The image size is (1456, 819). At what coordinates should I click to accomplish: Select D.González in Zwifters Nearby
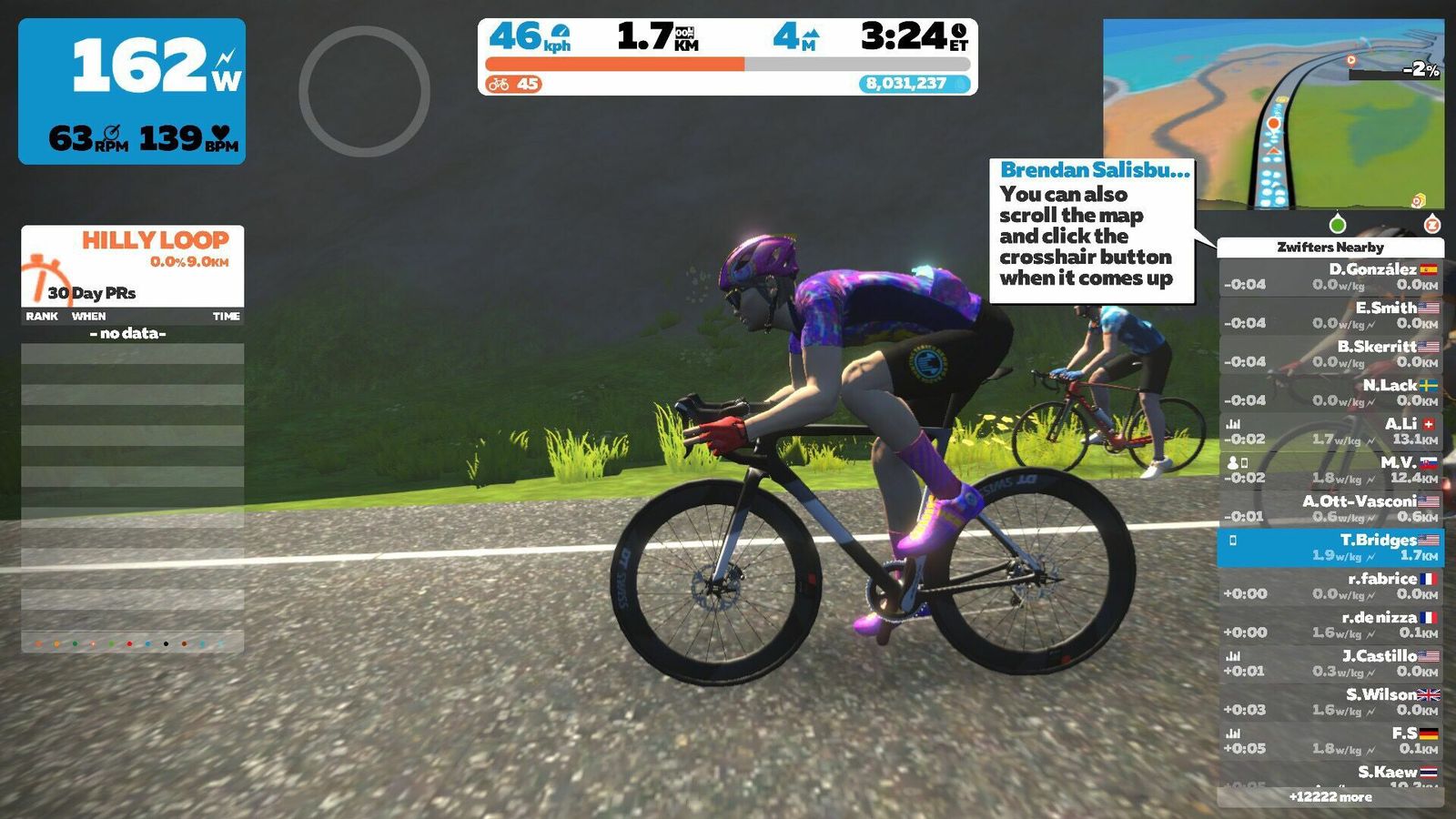[1330, 277]
